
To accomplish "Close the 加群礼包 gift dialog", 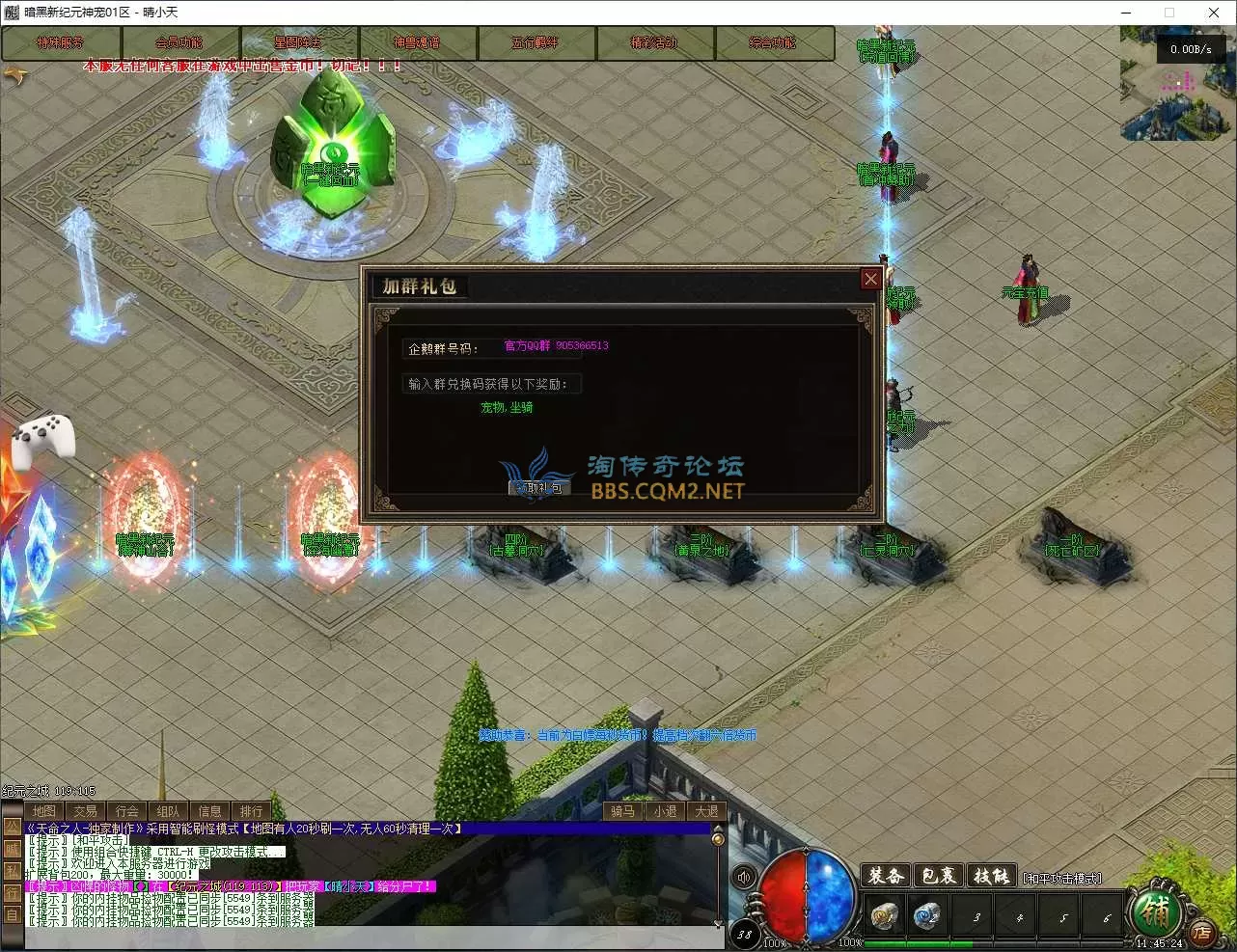I will (870, 279).
